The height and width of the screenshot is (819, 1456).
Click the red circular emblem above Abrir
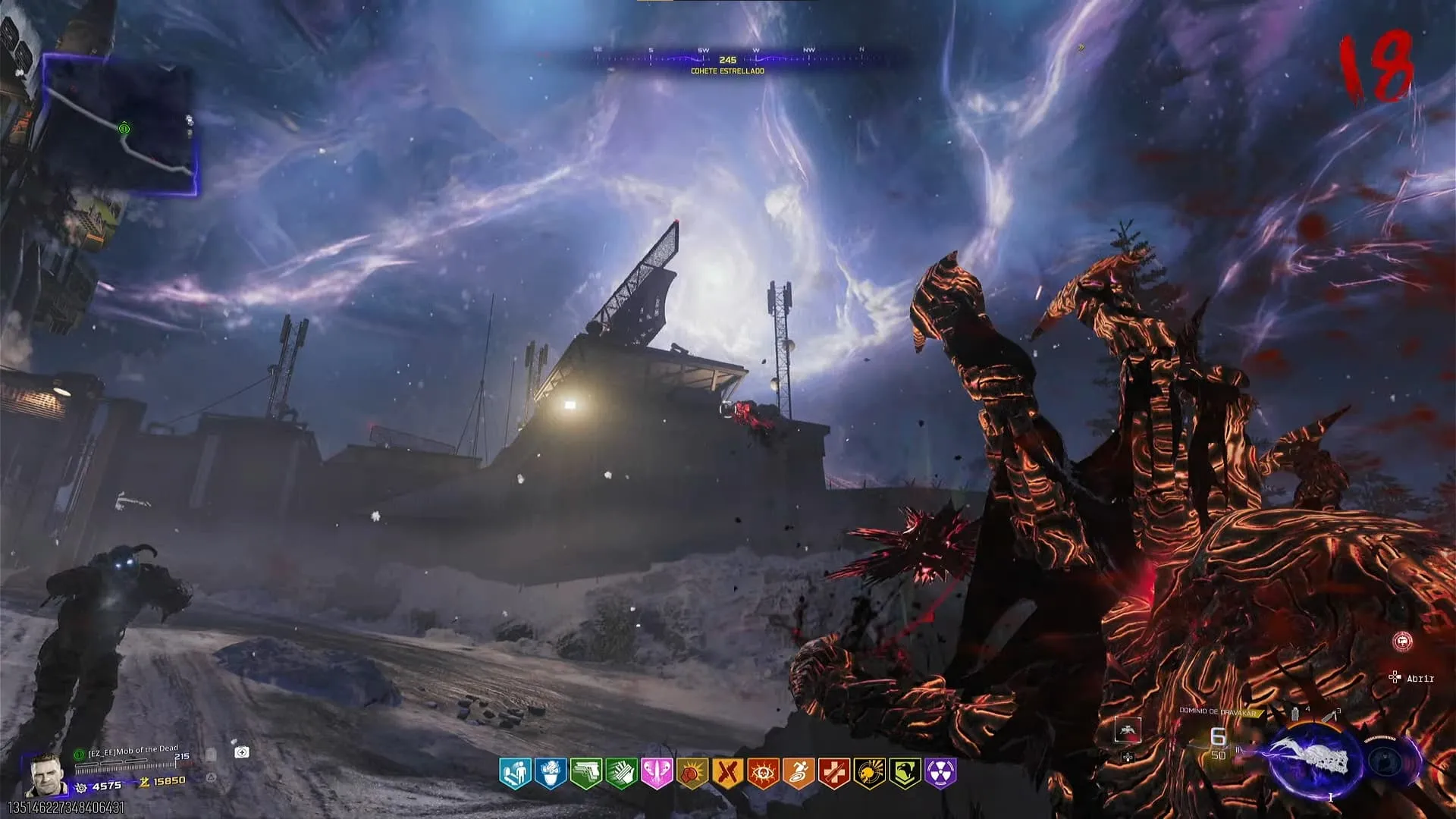[x=1402, y=642]
